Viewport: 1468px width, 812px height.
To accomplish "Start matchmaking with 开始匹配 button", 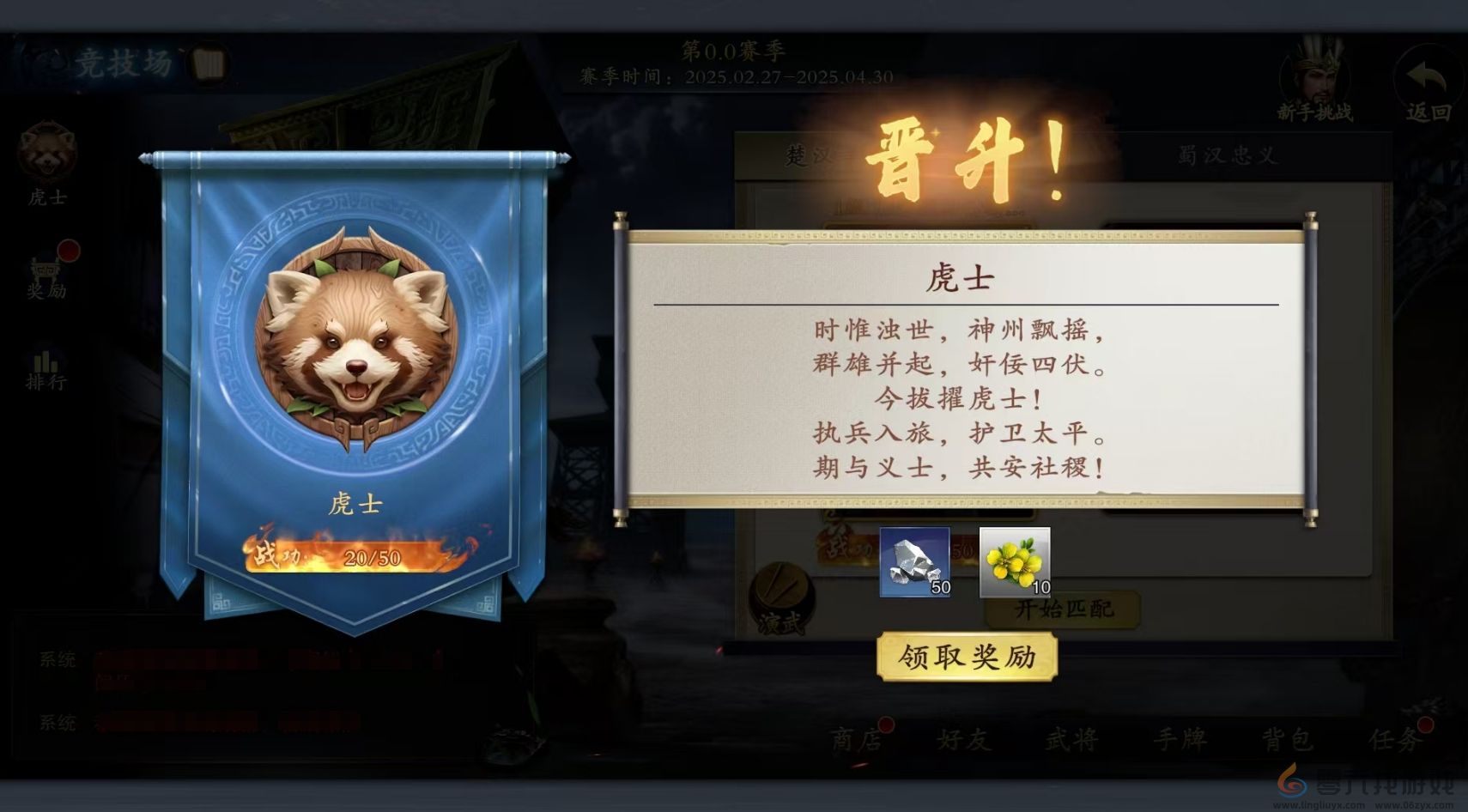I will coord(1063,610).
